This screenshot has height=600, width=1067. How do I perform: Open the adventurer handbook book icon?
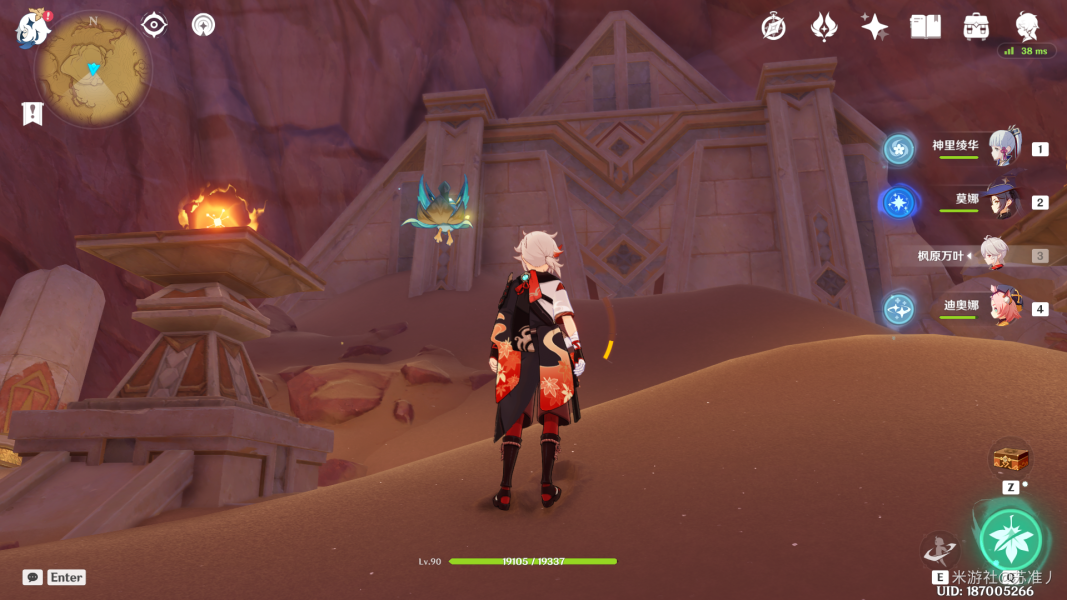(x=925, y=27)
